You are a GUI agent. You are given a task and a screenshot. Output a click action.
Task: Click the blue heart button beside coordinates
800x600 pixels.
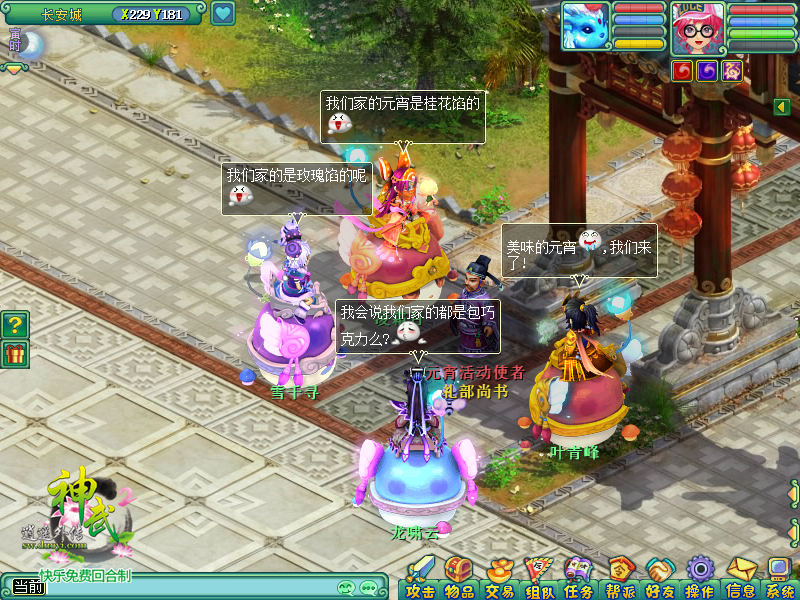click(222, 14)
